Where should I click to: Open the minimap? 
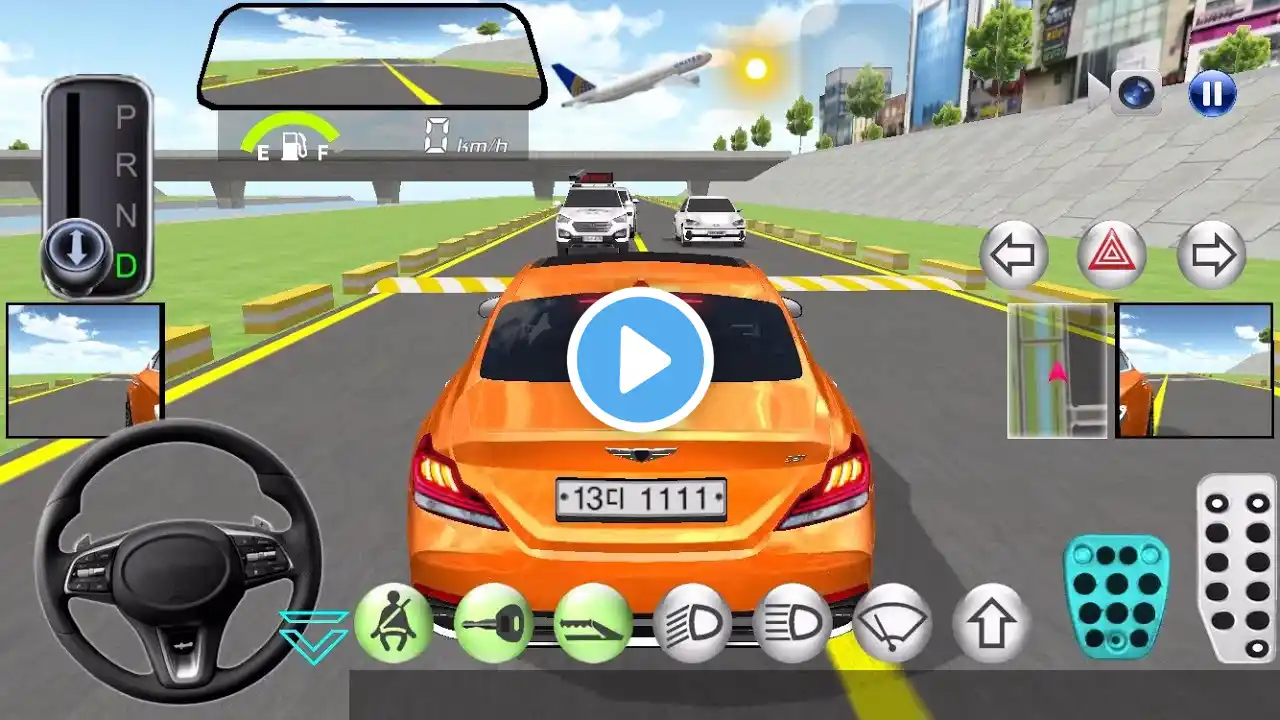tap(1059, 371)
